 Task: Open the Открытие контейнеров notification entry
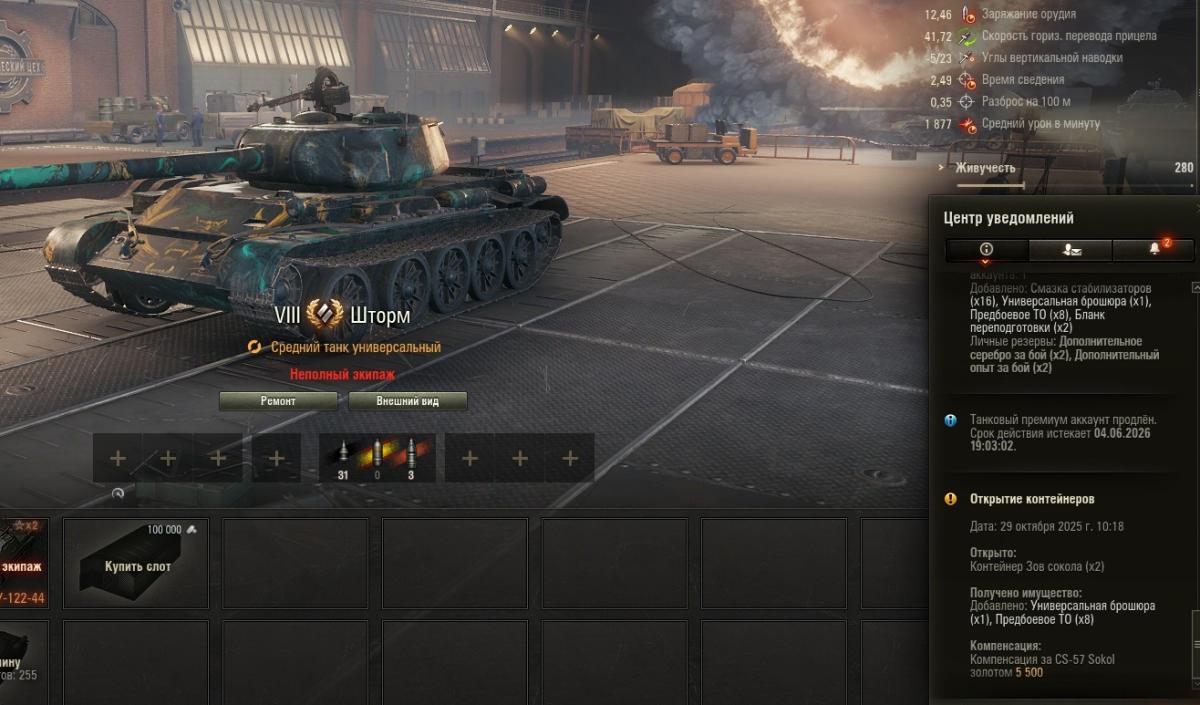(1032, 499)
